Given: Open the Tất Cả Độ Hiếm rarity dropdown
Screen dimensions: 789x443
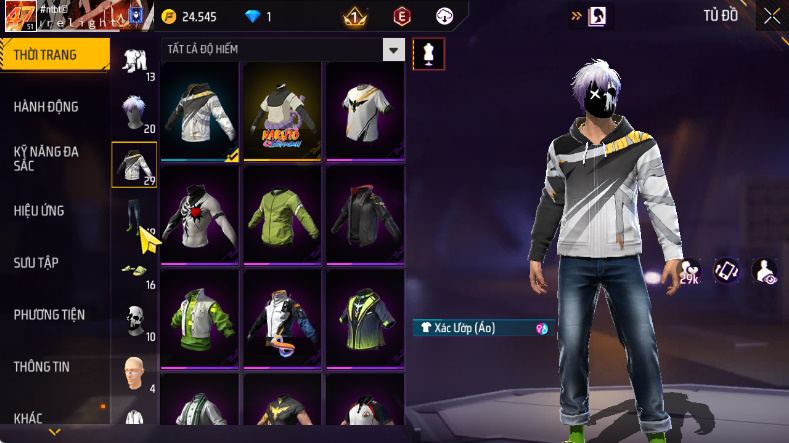Looking at the screenshot, I should tap(394, 50).
